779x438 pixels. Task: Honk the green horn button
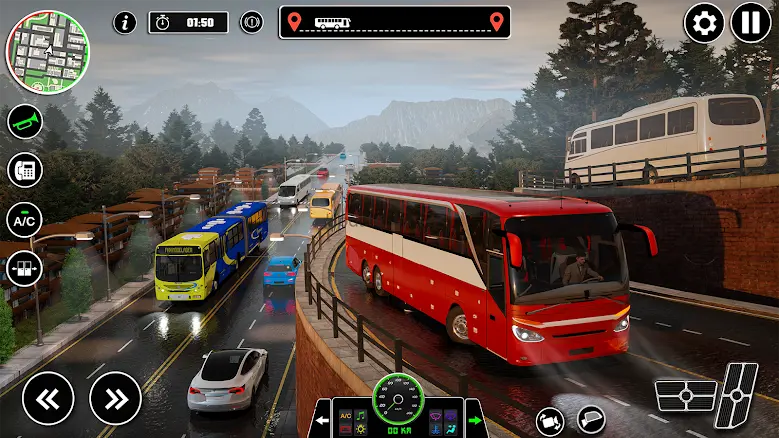(24, 122)
